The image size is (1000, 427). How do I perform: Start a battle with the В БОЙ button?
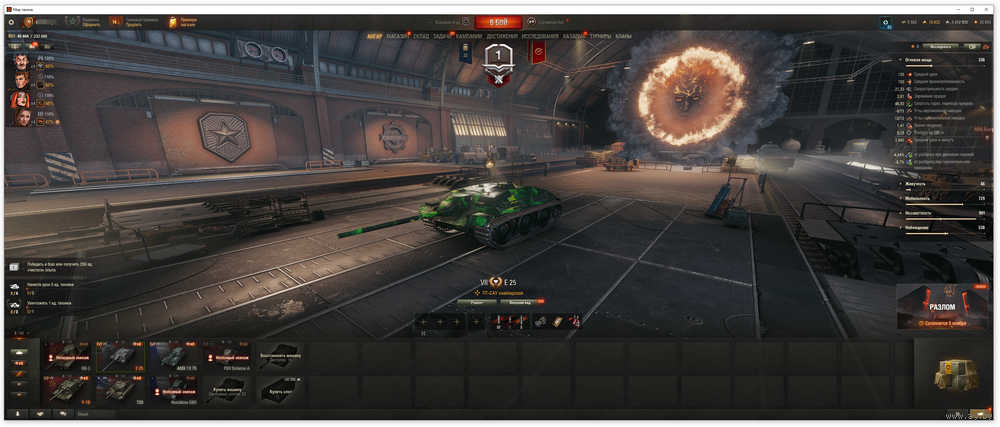coord(498,21)
